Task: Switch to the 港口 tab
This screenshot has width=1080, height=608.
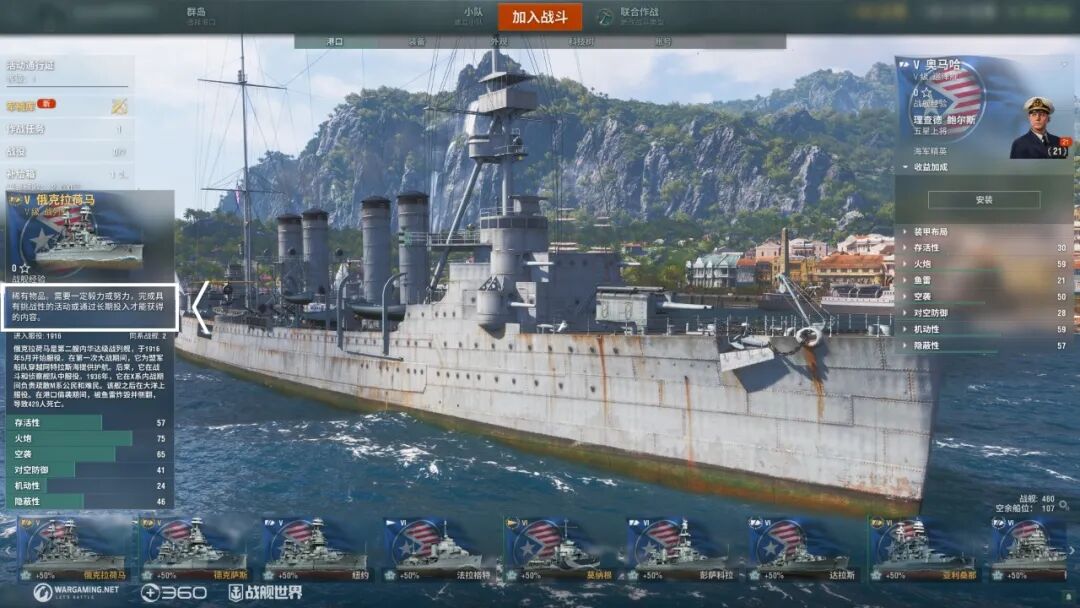Action: pos(335,42)
